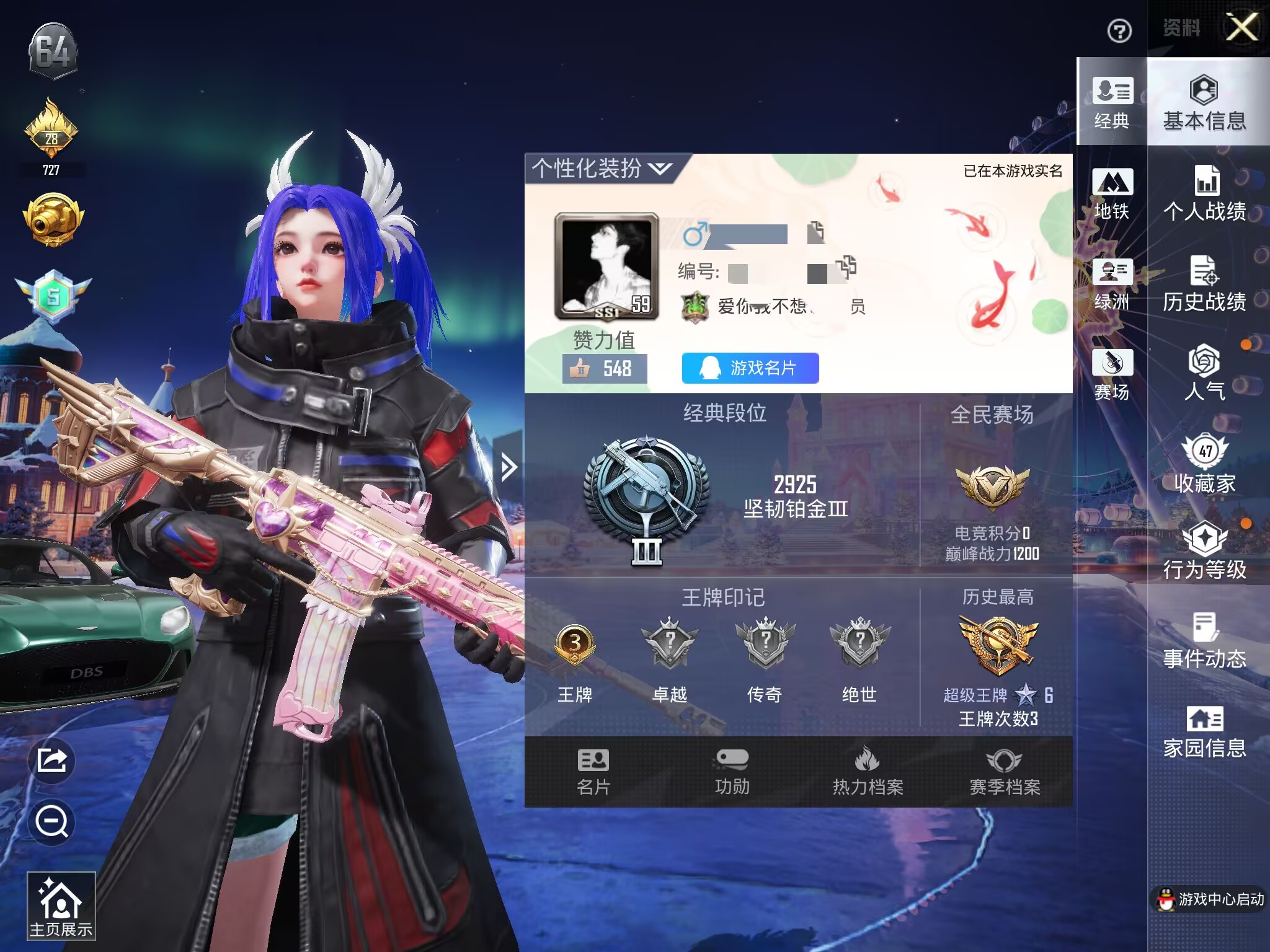Open 行为等级 behavior level
This screenshot has height=952, width=1270.
click(x=1204, y=550)
